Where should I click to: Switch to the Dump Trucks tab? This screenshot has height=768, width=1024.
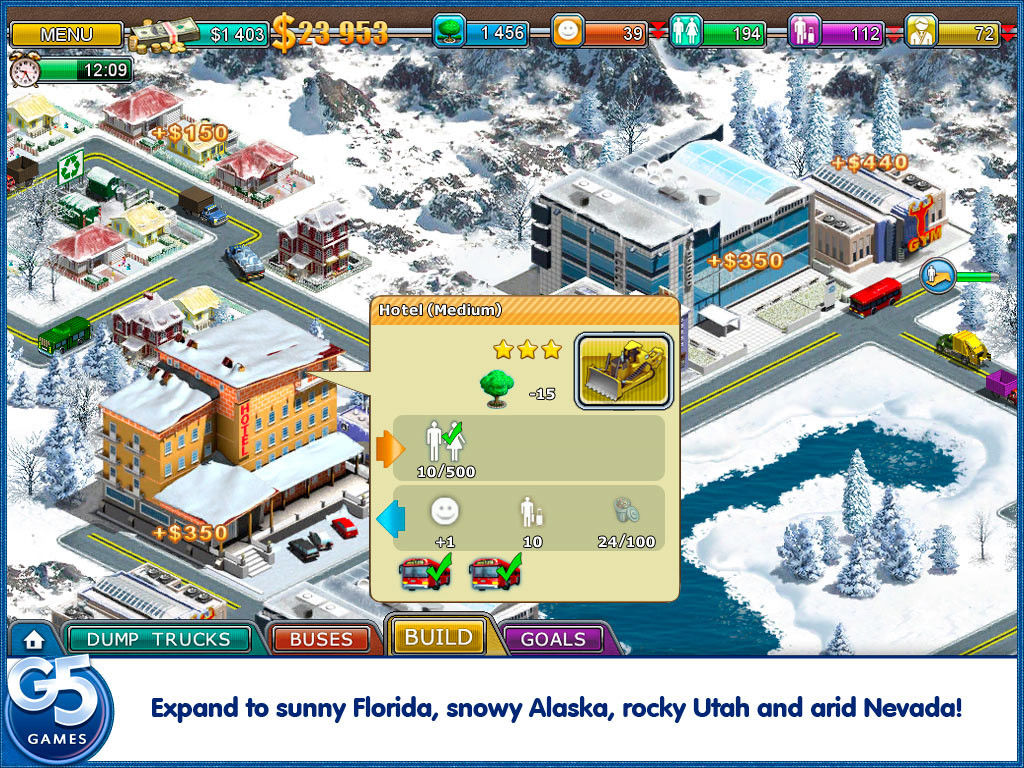[x=158, y=639]
